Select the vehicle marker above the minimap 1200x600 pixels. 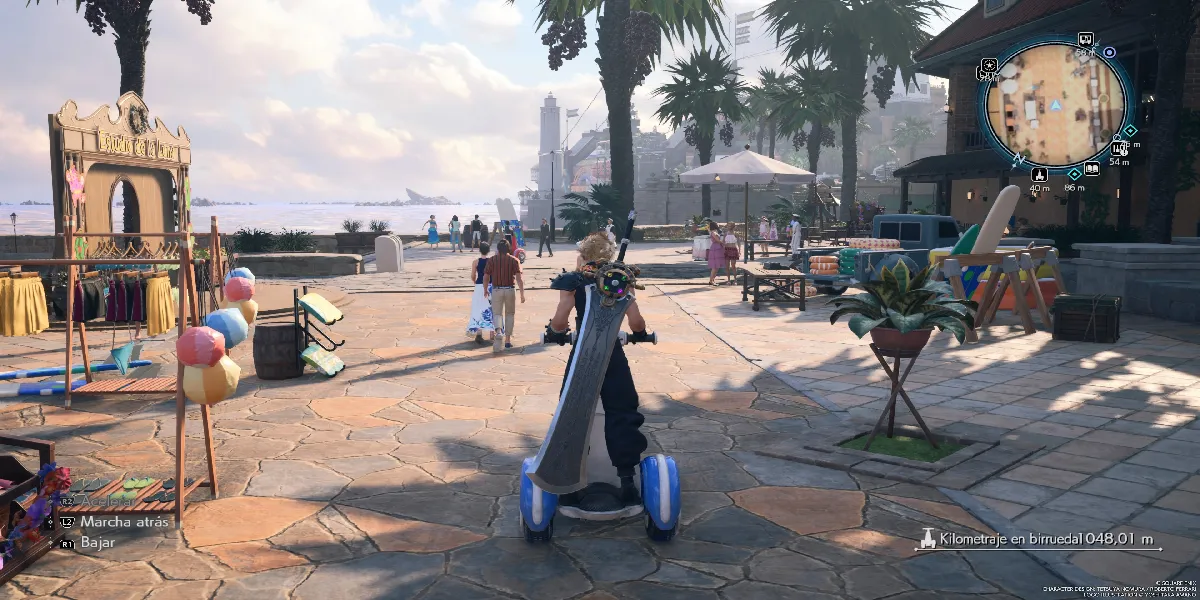pyautogui.click(x=1084, y=39)
